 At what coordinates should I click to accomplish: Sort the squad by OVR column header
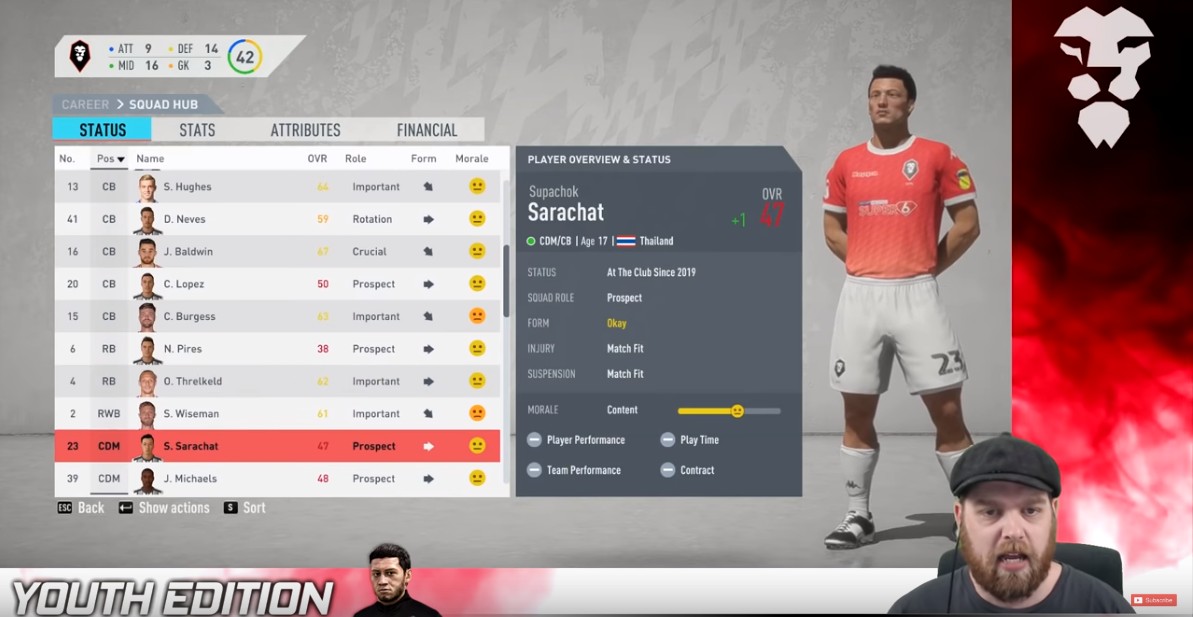pyautogui.click(x=317, y=159)
